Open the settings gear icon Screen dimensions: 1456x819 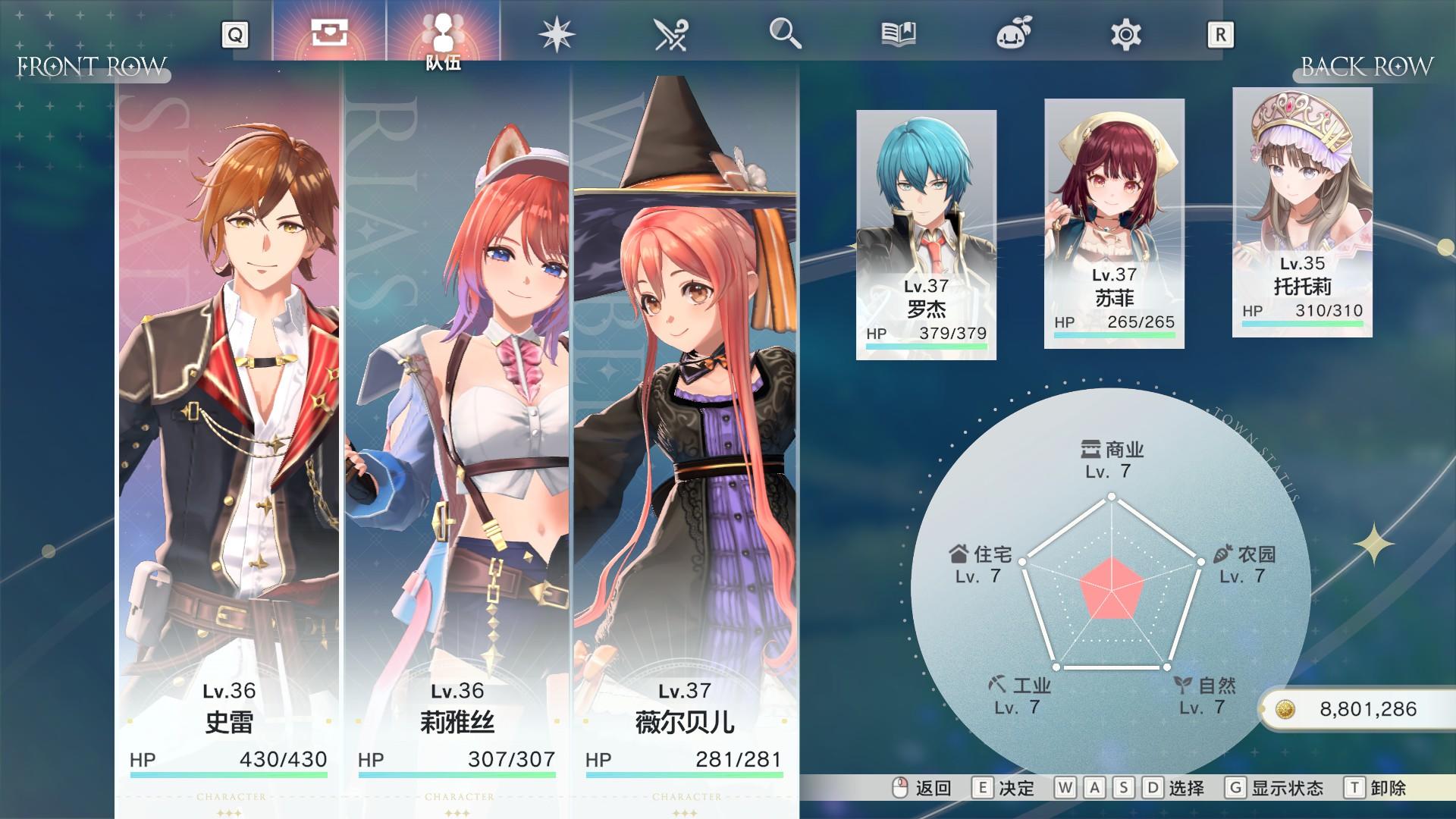(1126, 33)
